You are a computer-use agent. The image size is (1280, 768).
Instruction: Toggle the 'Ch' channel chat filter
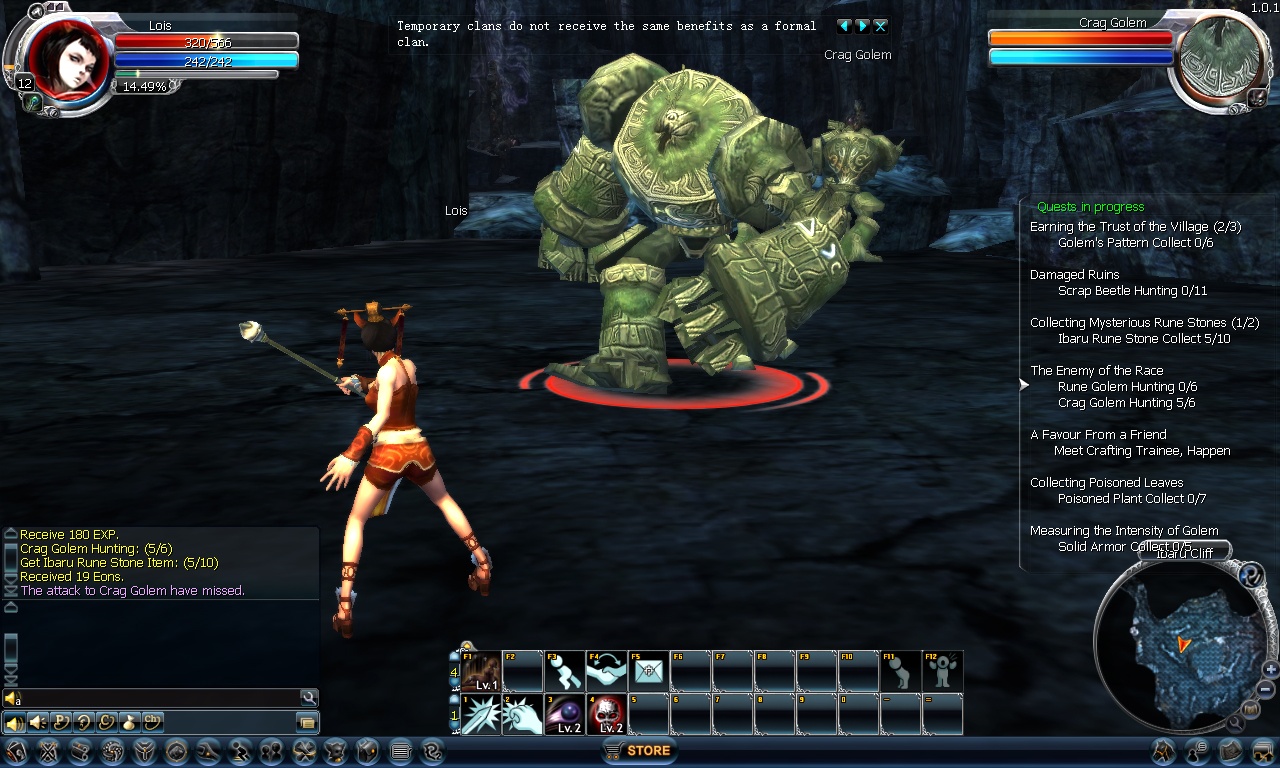coord(151,721)
